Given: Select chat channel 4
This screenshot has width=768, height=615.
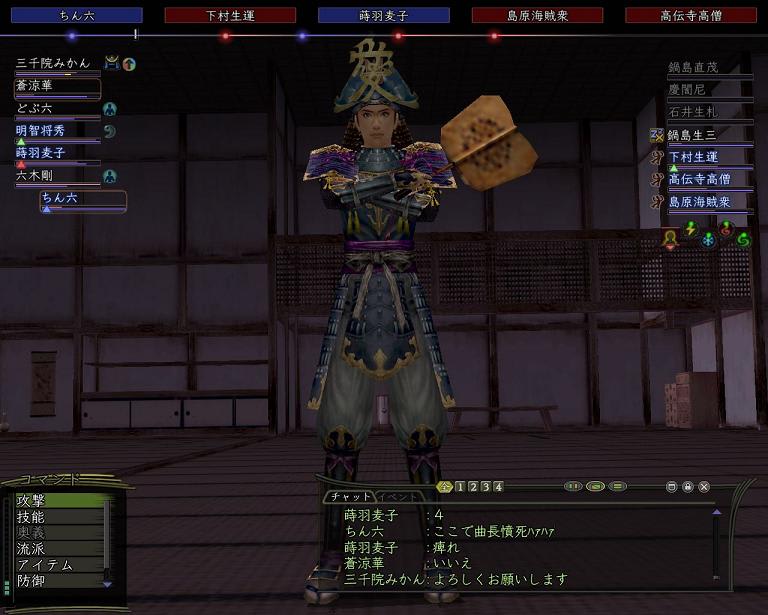Looking at the screenshot, I should pos(498,487).
